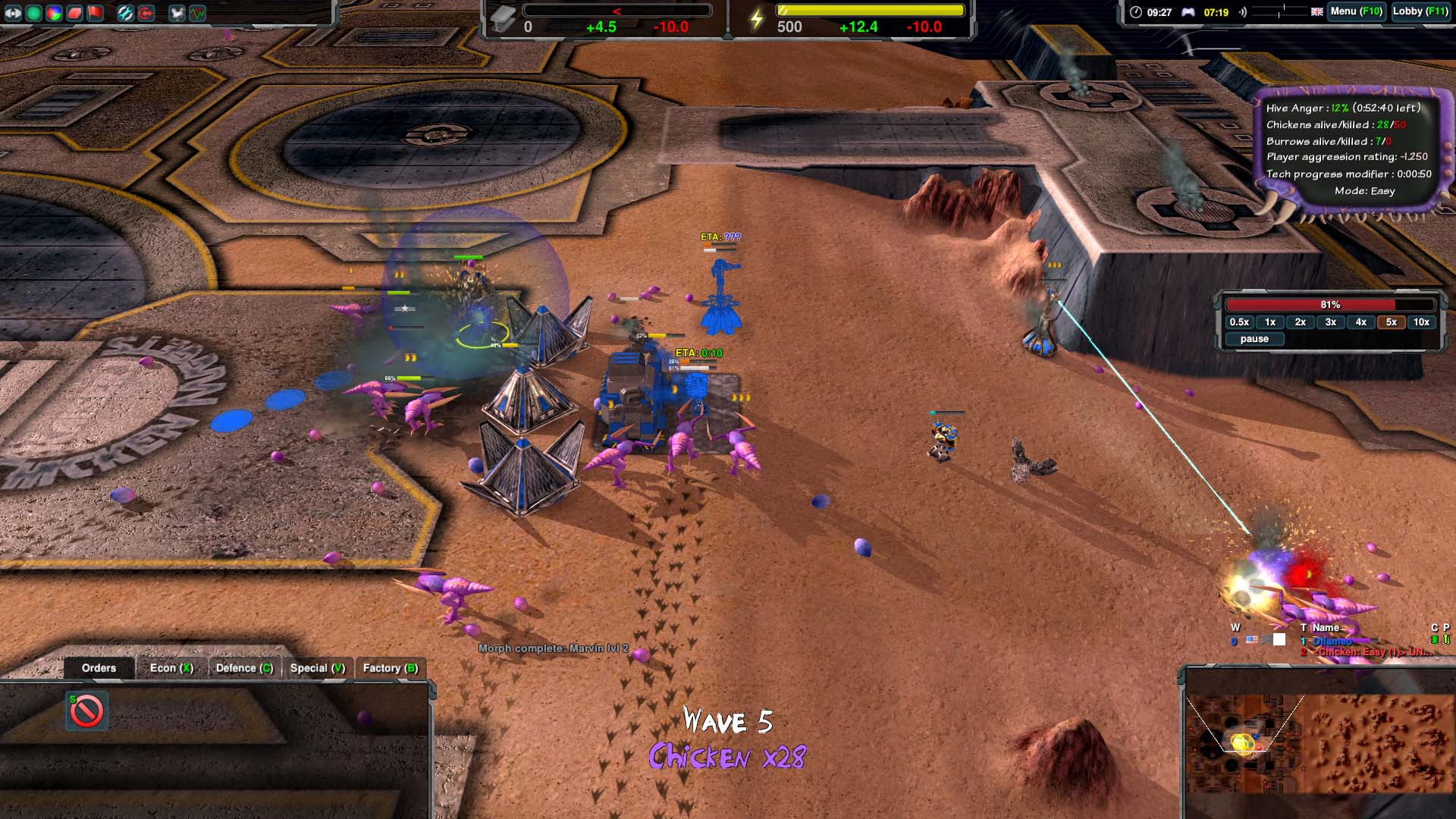Open the Lobby (F11) button
Screen dimensions: 1456x819
(x=1420, y=11)
